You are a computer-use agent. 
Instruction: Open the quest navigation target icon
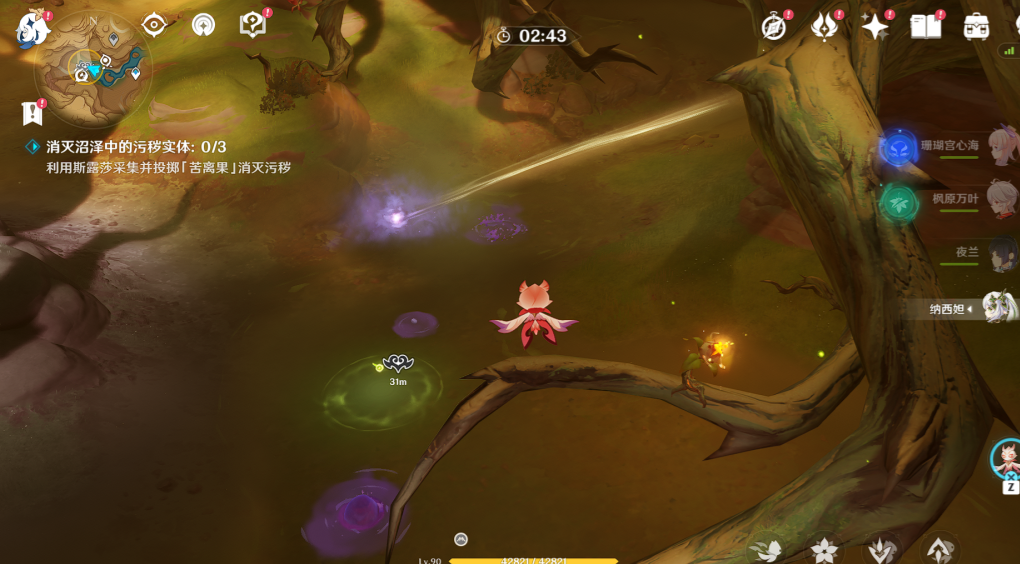[x=154, y=25]
